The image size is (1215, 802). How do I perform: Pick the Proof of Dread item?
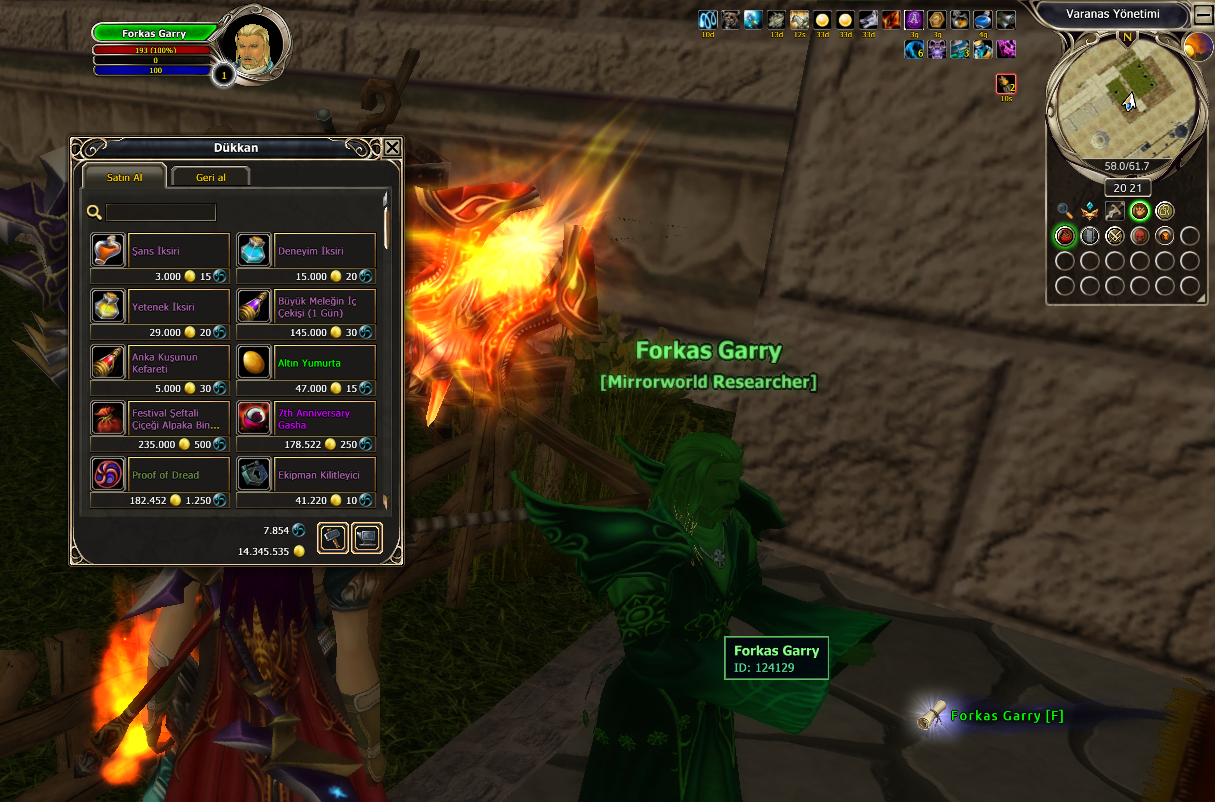point(108,474)
